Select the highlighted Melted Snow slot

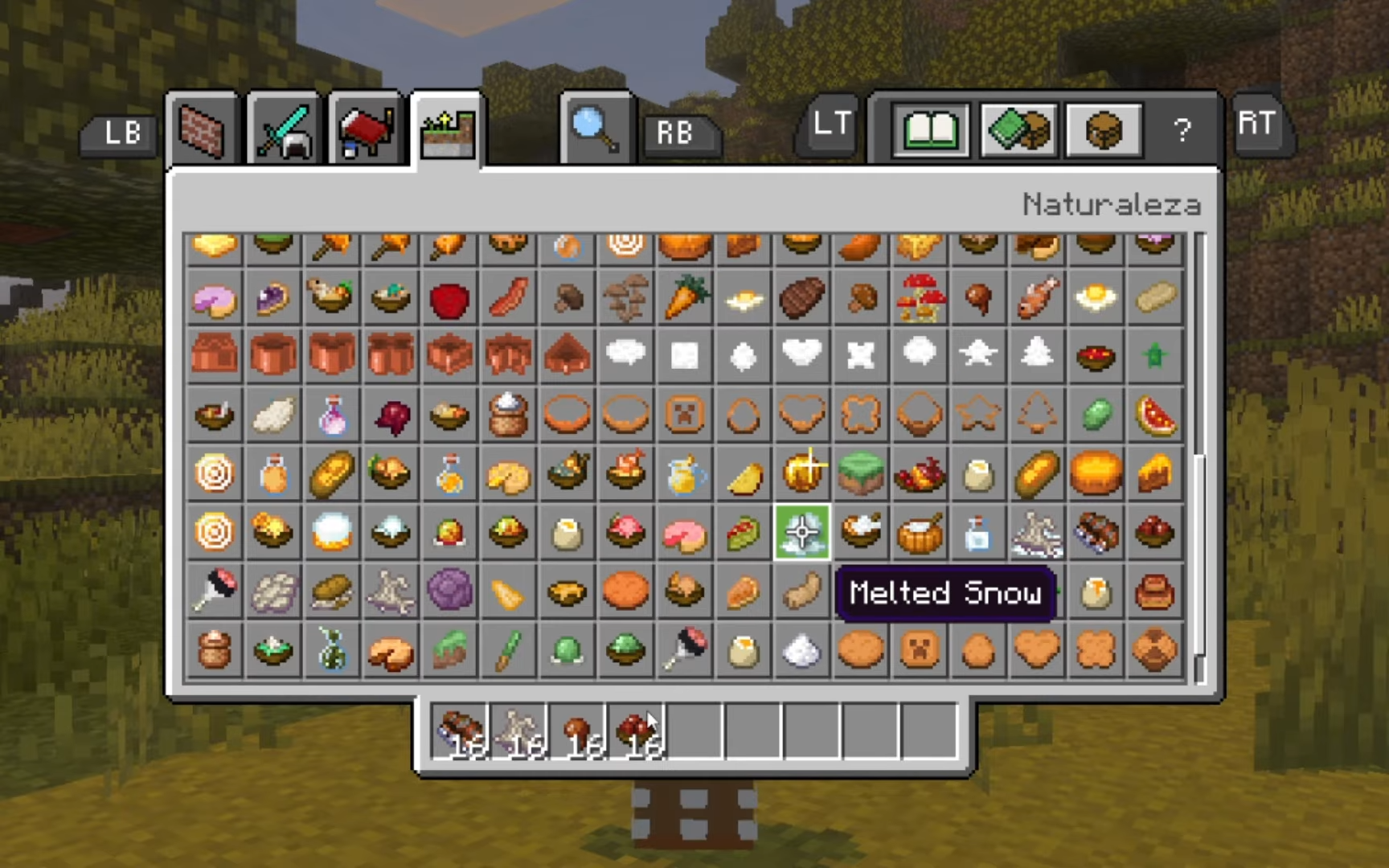[x=802, y=532]
